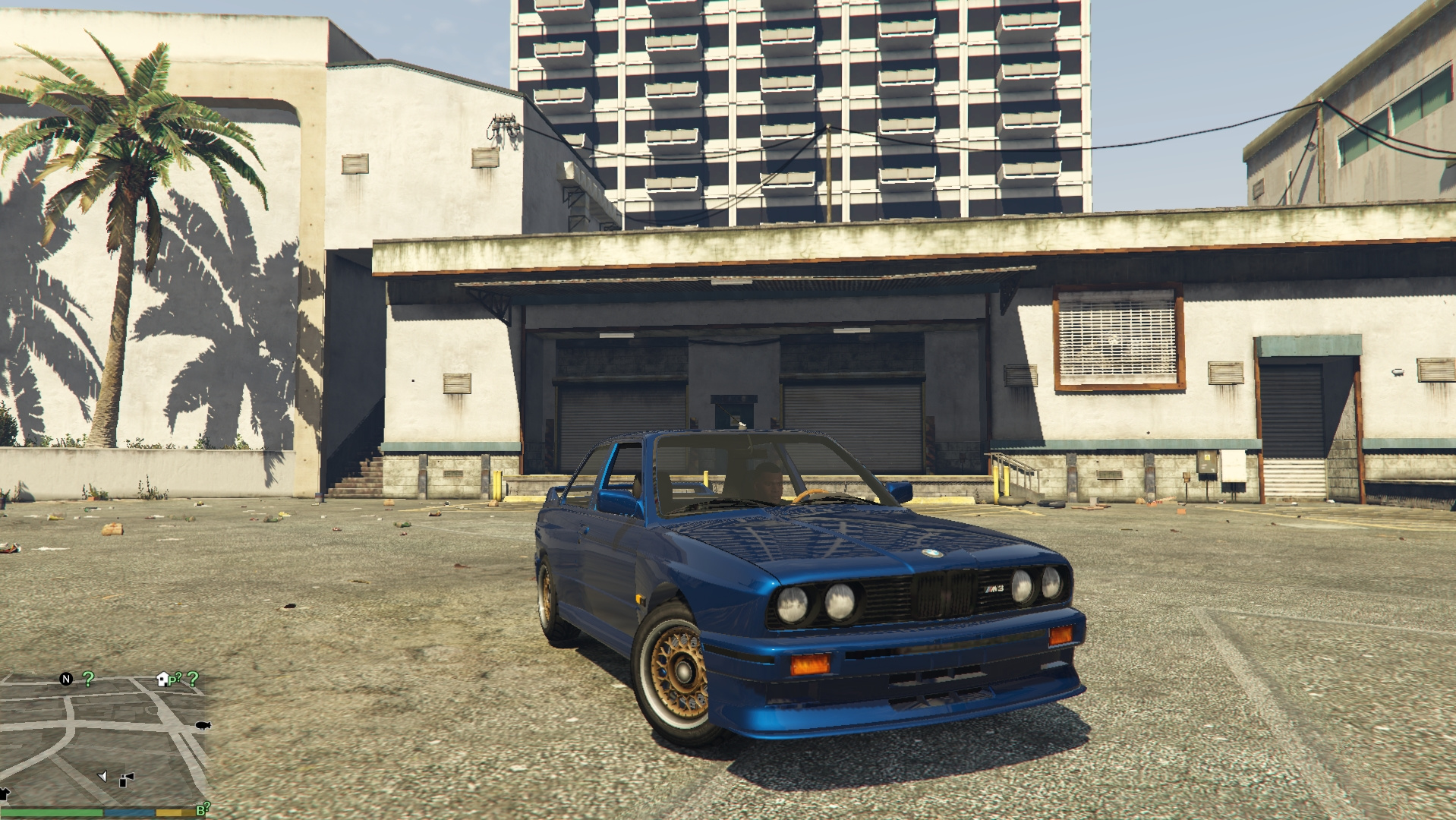
Task: Click the clothing store shirt blip
Action: click(x=4, y=794)
